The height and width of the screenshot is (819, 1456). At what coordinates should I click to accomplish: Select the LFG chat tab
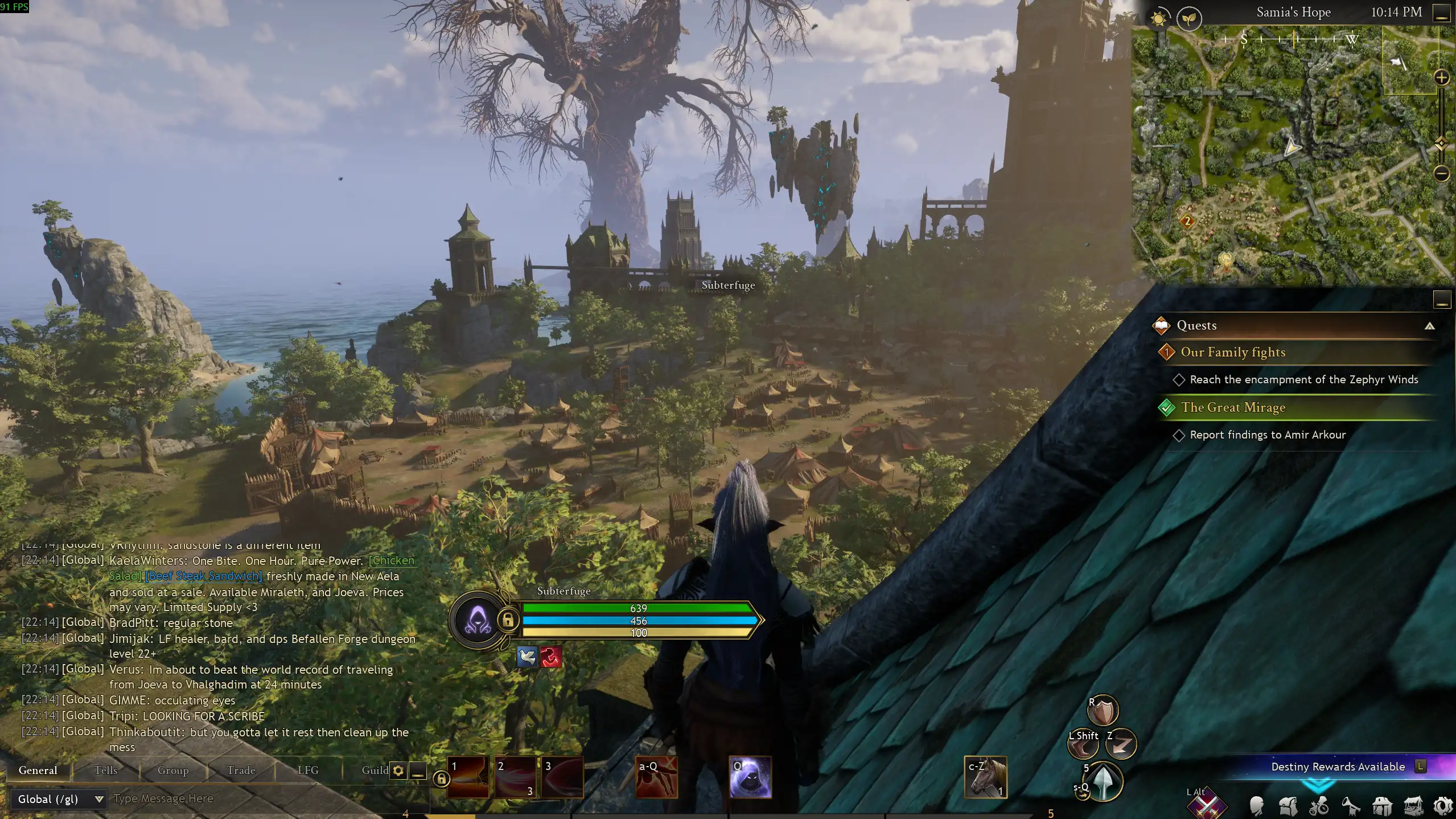(308, 770)
